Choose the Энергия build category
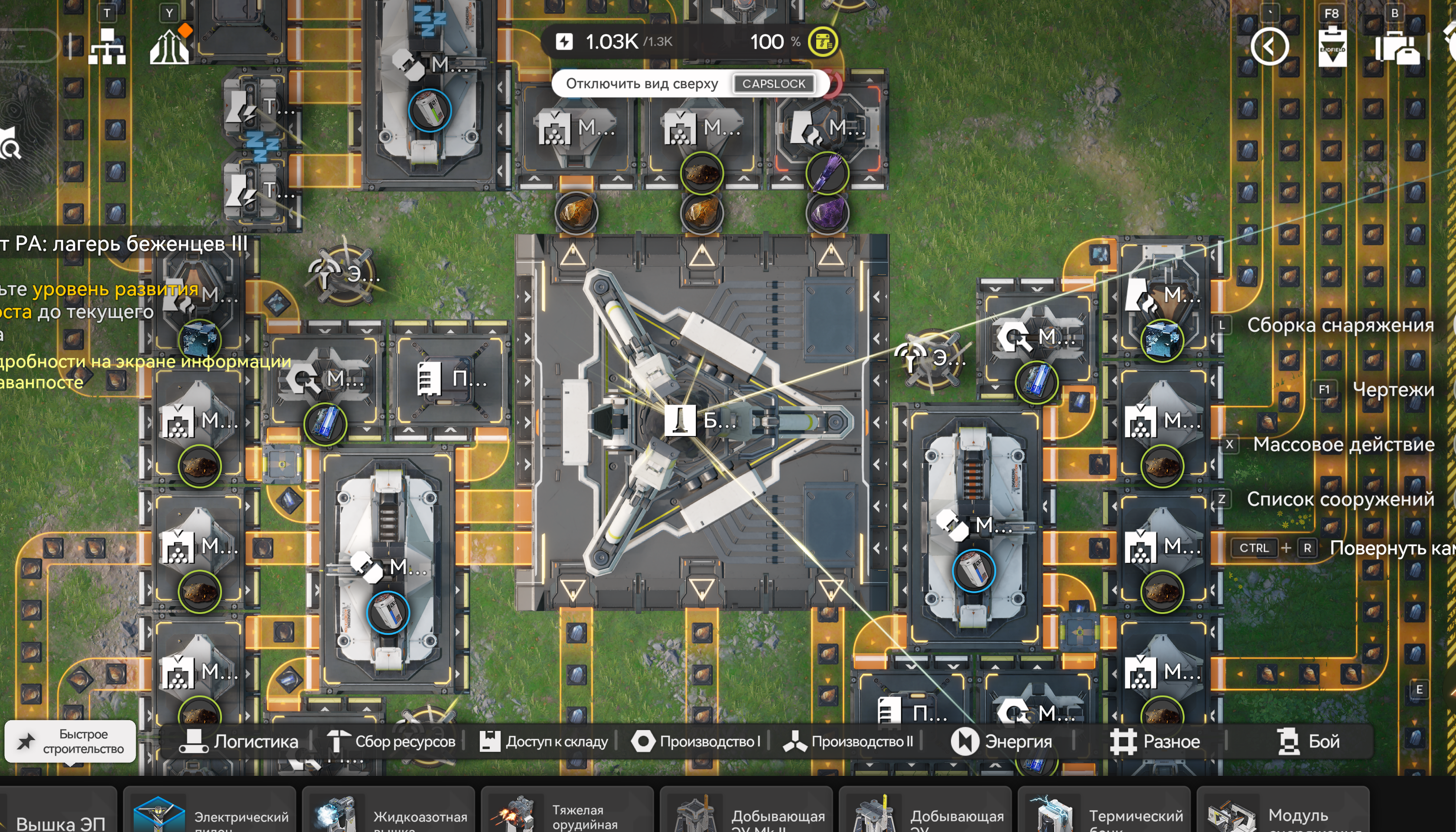Screen dimensions: 1456x832 coord(1001,741)
